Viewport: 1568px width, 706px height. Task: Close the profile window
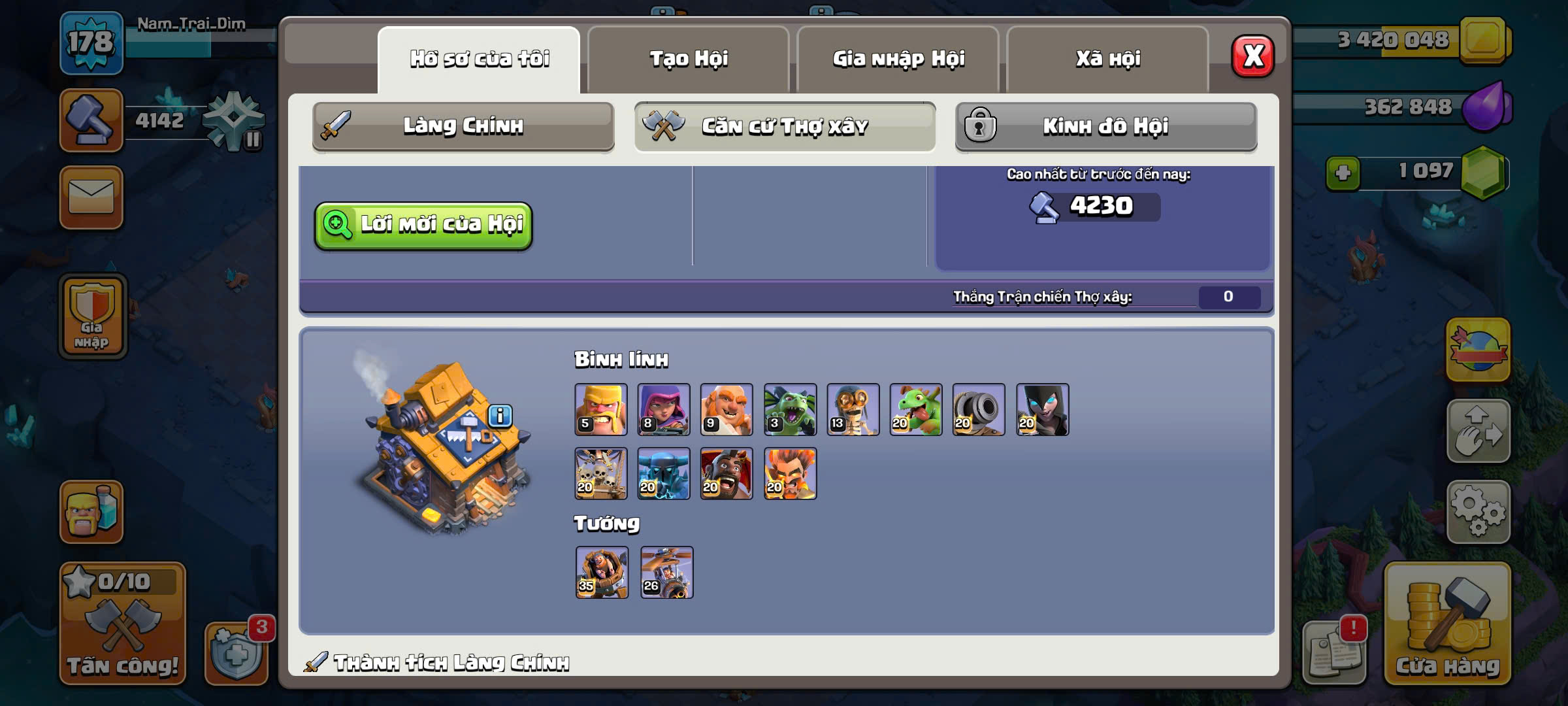pyautogui.click(x=1252, y=56)
